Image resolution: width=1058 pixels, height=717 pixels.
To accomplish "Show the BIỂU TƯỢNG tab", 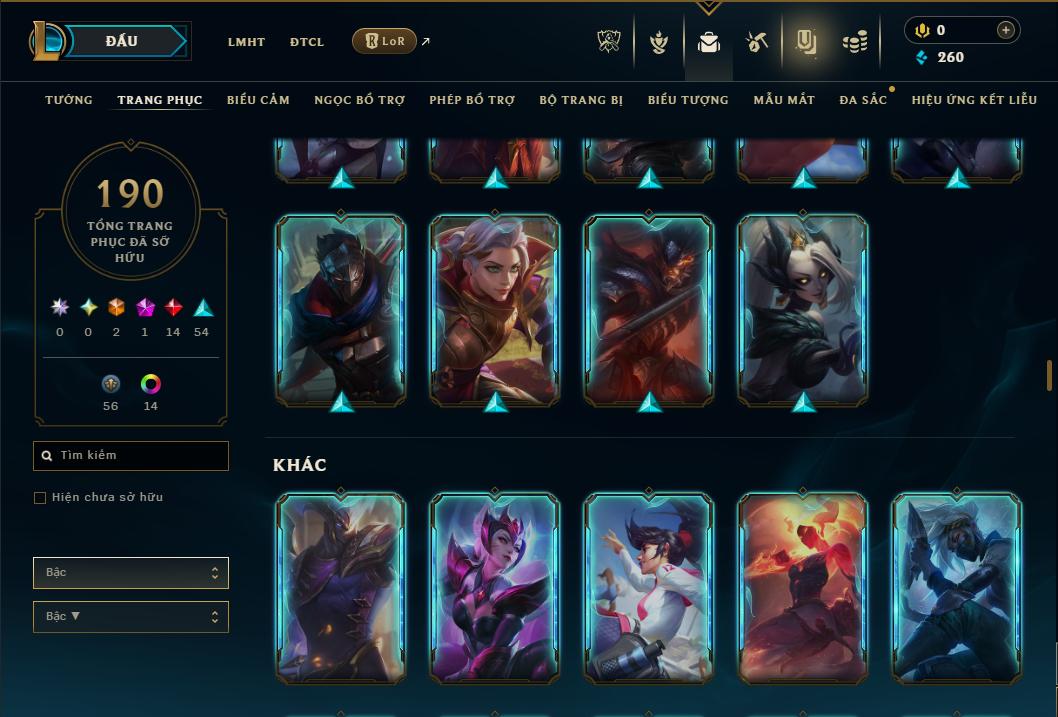I will point(688,100).
